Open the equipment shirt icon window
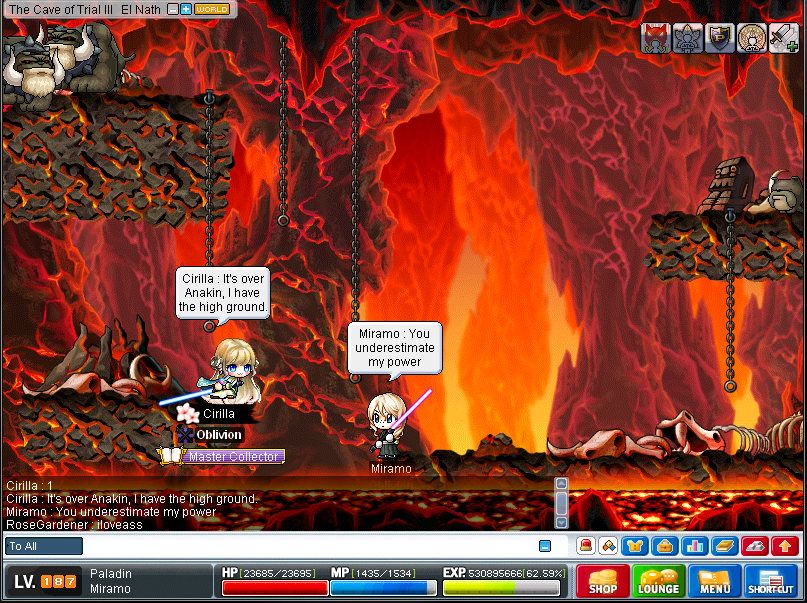Viewport: 807px width, 603px height. point(636,546)
